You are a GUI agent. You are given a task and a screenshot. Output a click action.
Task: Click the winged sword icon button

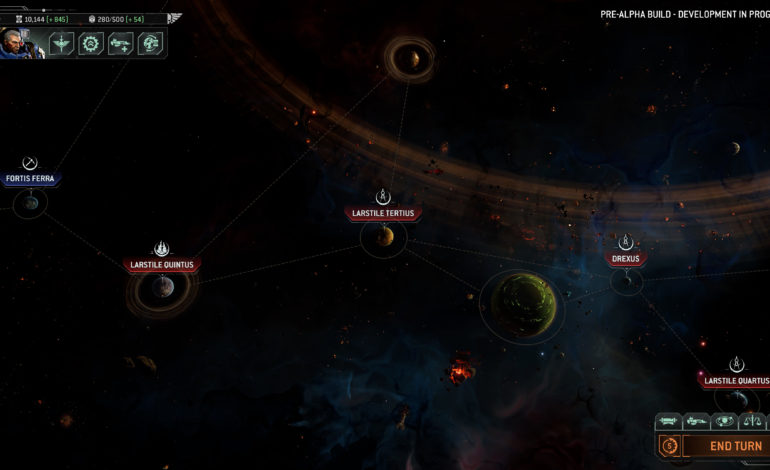pos(62,43)
